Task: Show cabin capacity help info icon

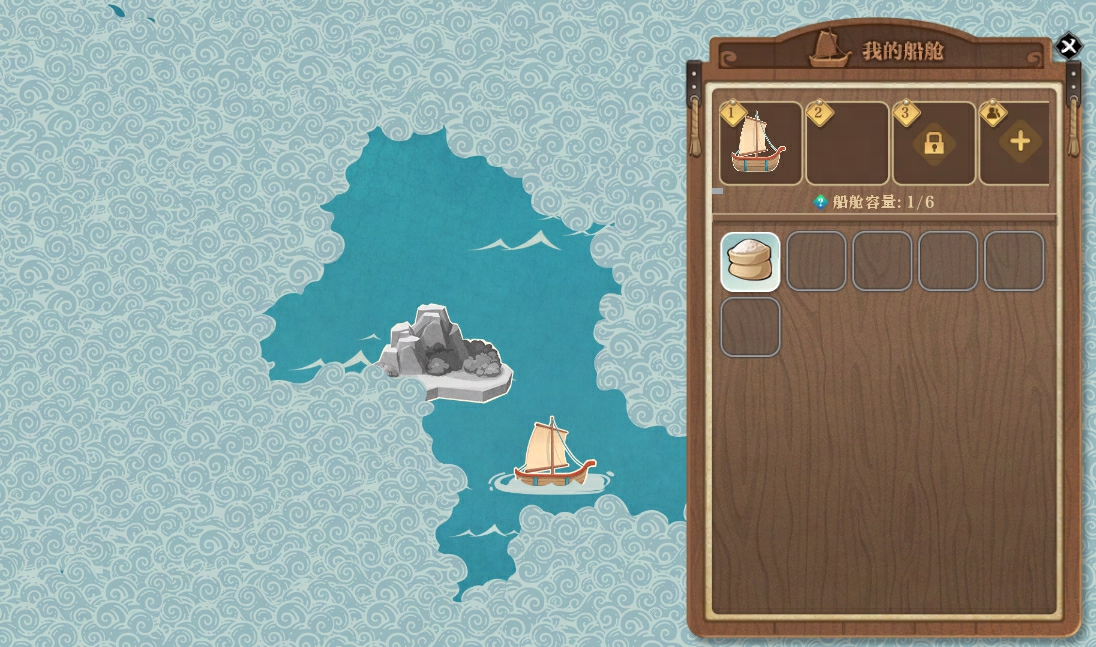Action: click(x=821, y=202)
